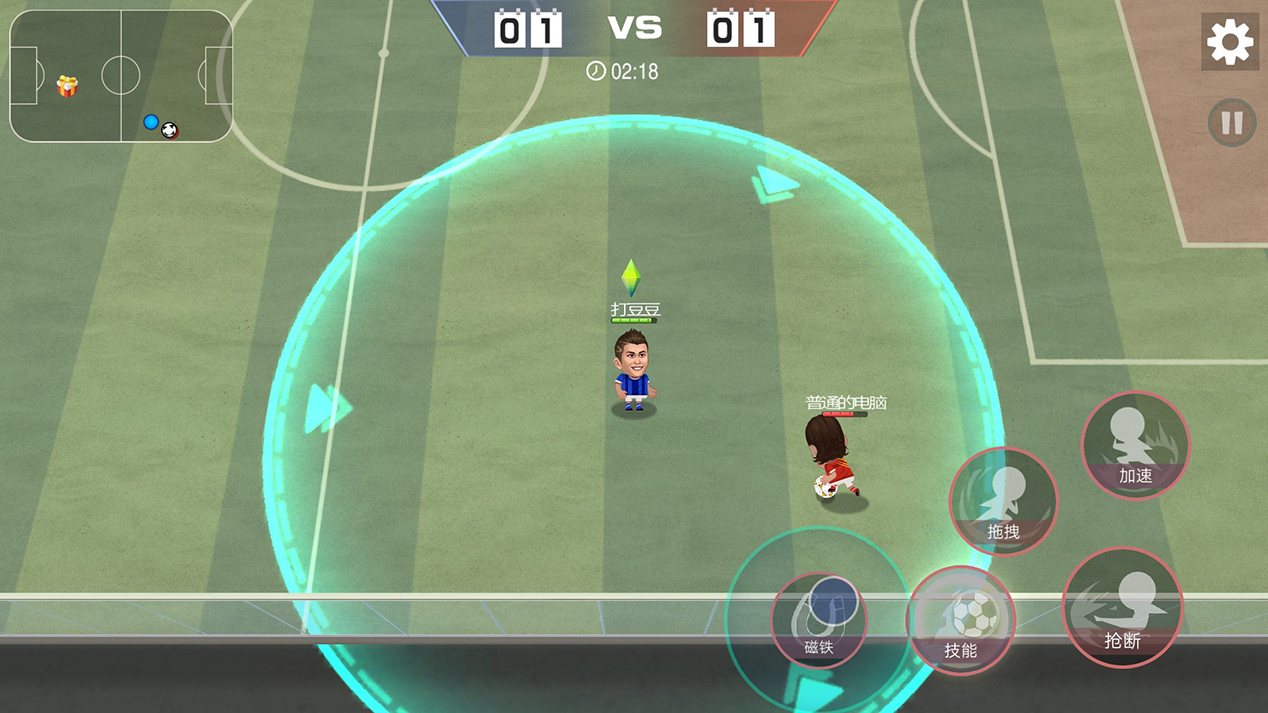Viewport: 1268px width, 713px height.
Task: Use the 拖拽 drag ability
Action: coord(1002,501)
